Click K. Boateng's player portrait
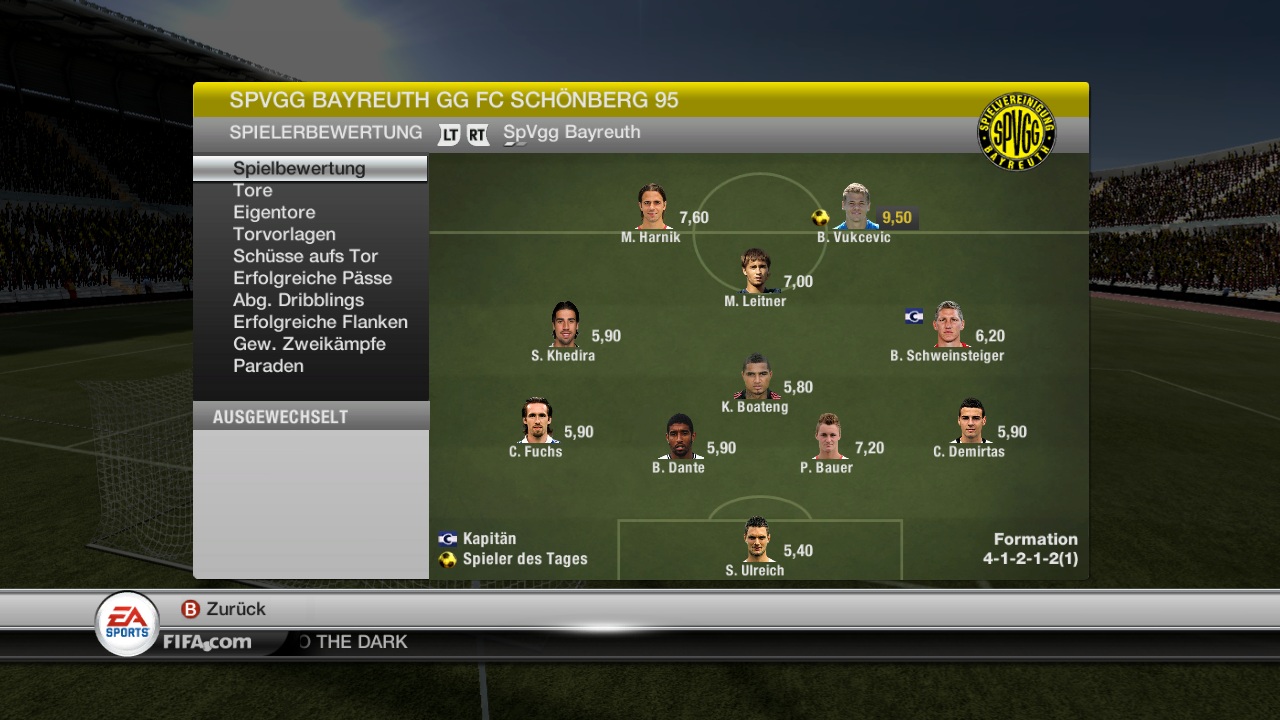Image resolution: width=1280 pixels, height=720 pixels. [x=757, y=377]
